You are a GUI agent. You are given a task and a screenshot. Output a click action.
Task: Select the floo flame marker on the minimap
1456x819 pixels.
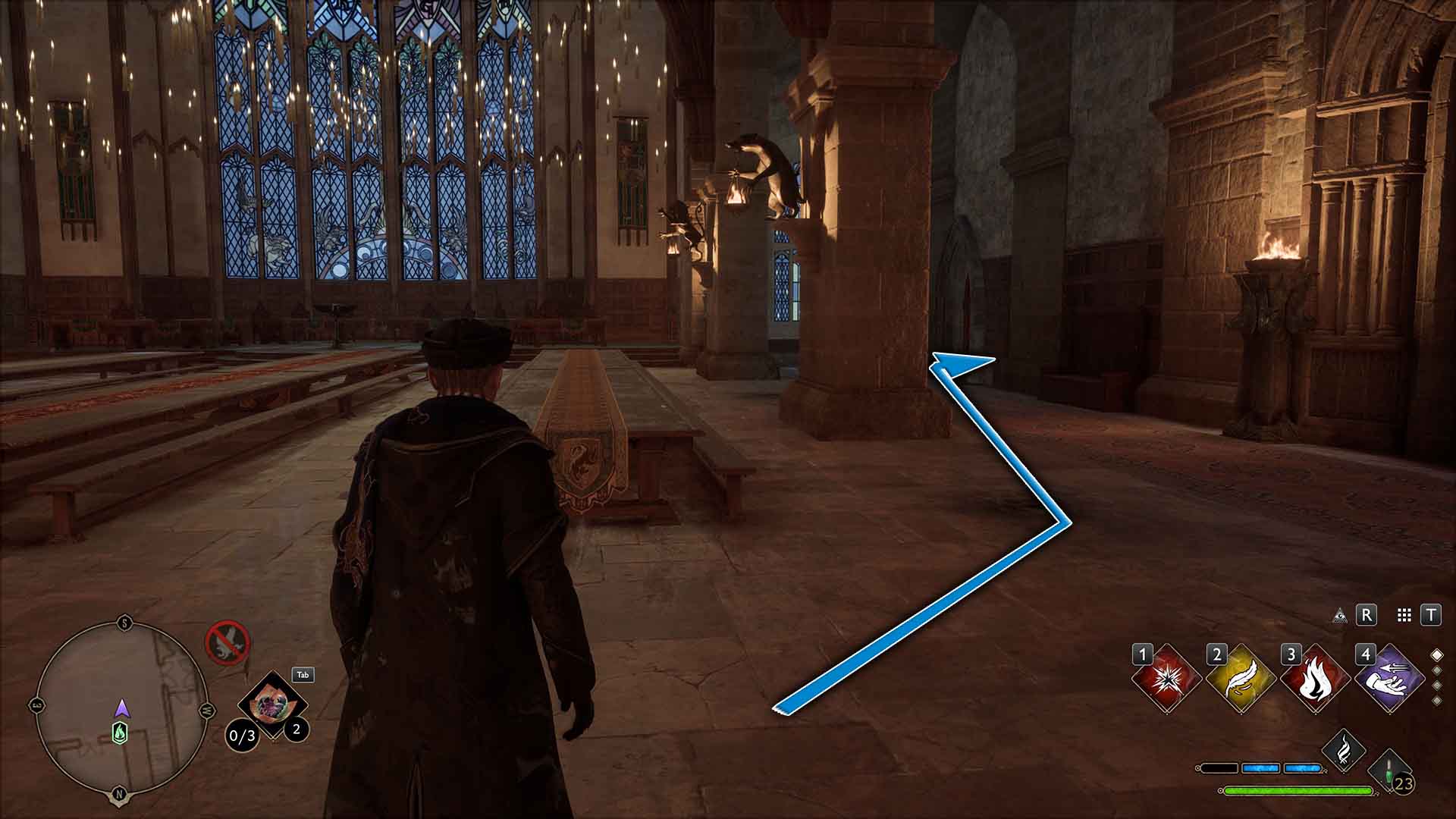coord(121,733)
